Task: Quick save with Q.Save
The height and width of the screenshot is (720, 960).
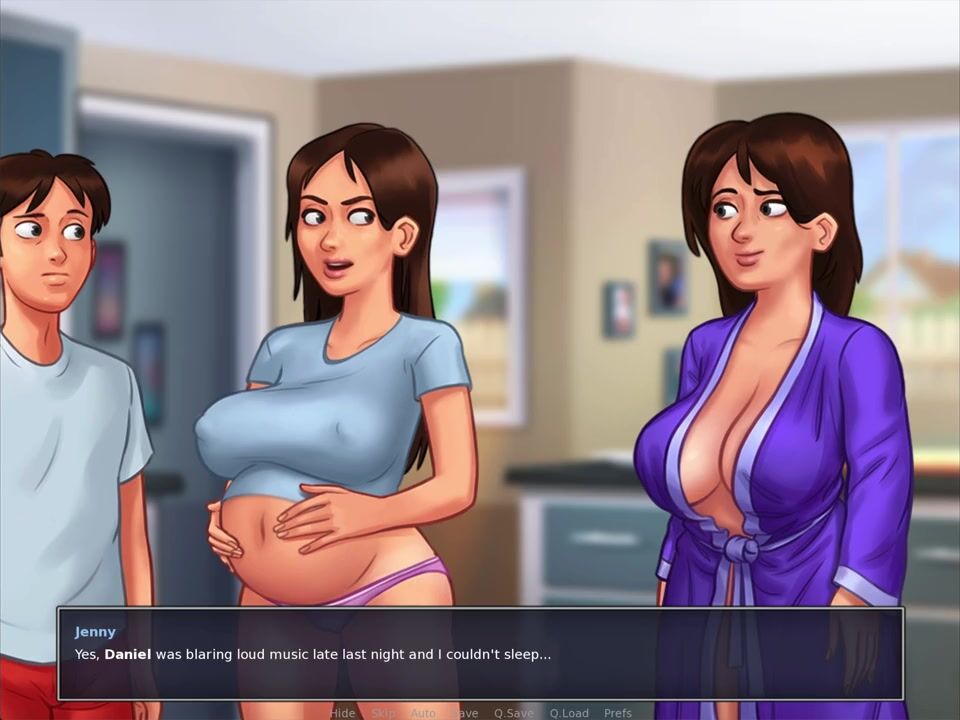Action: [514, 713]
